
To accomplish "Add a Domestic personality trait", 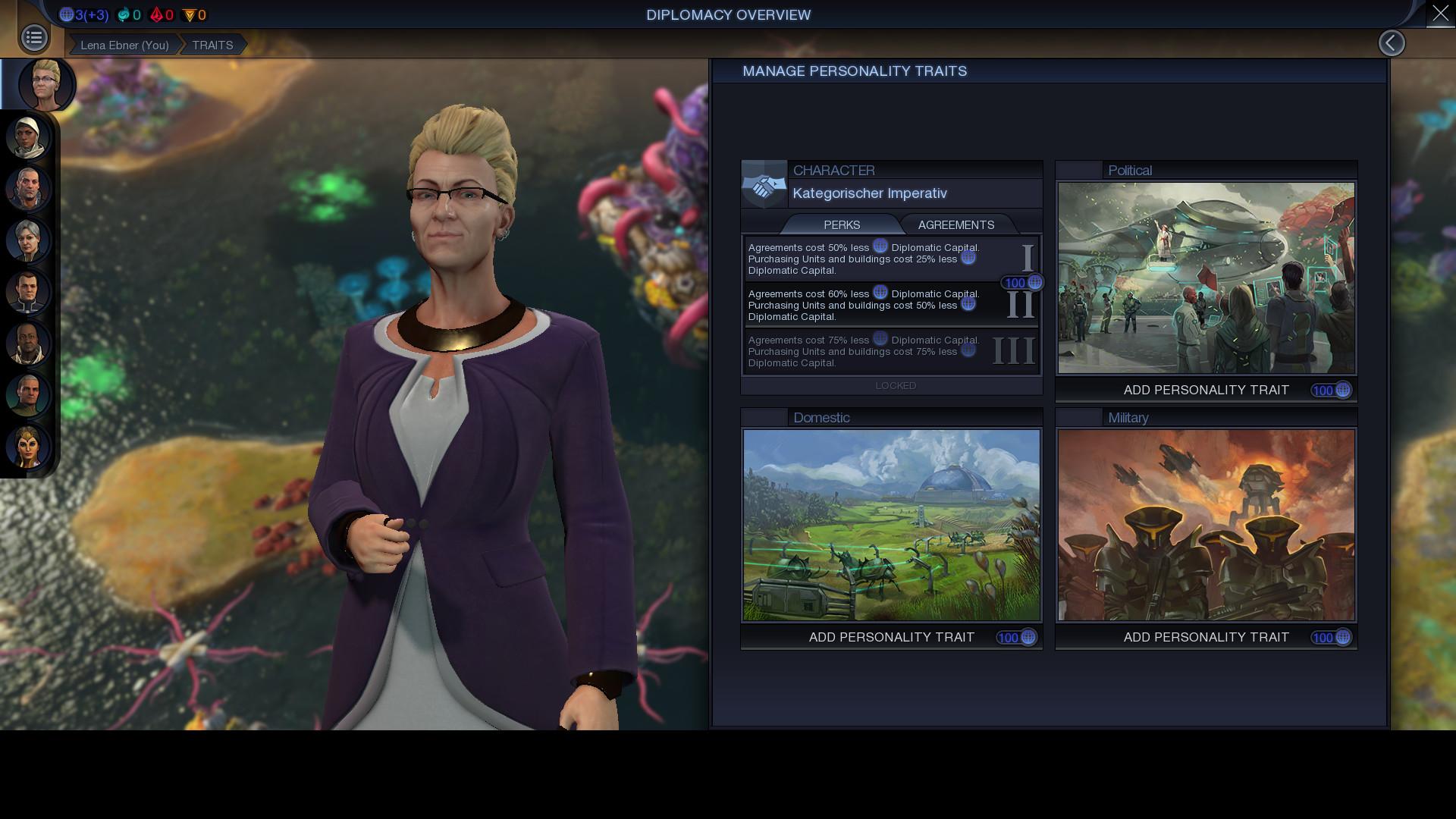I will click(892, 637).
